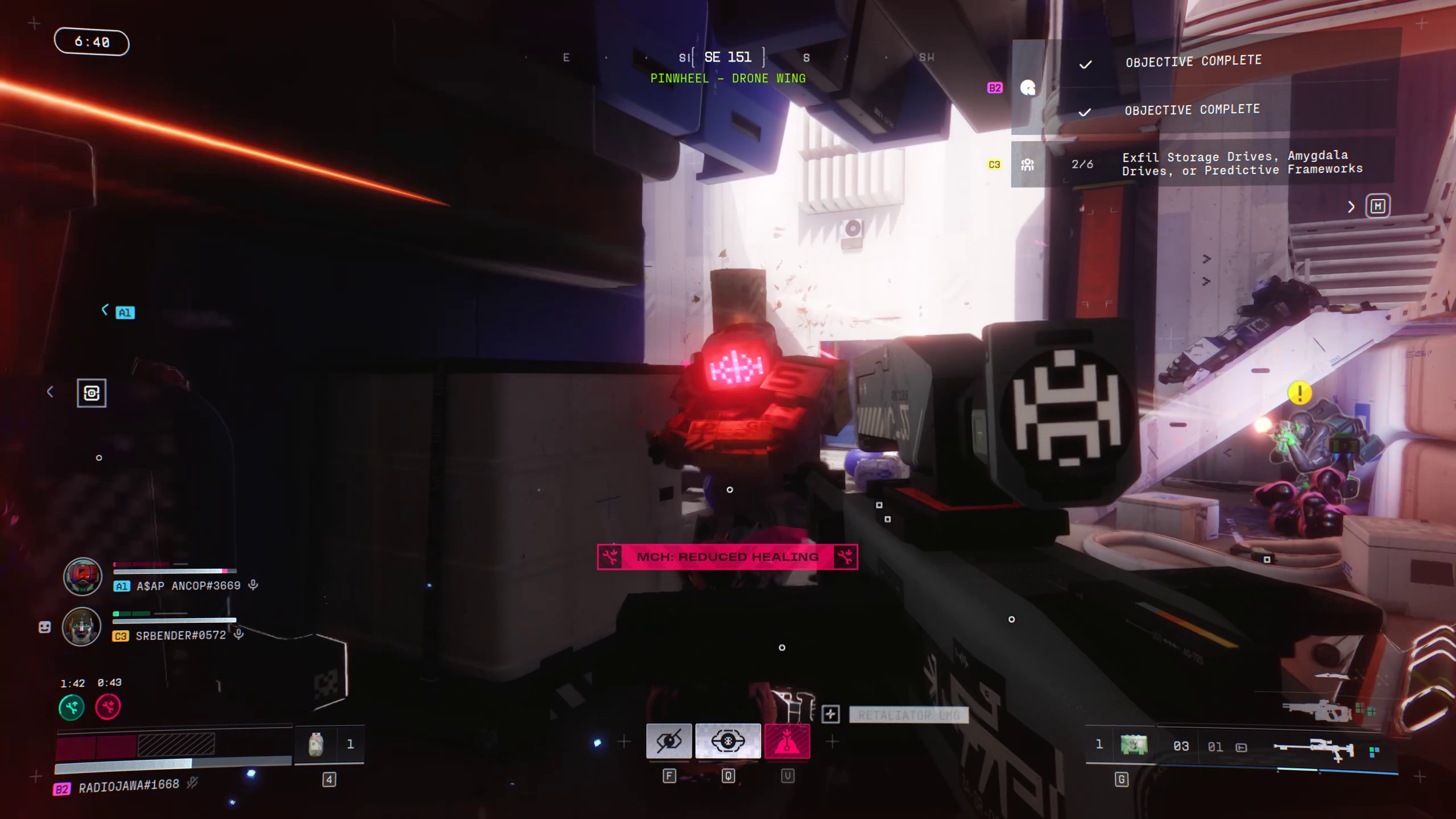Click A$AP ANCOP#3669's teammate portrait
This screenshot has width=1456, height=819.
point(82,576)
